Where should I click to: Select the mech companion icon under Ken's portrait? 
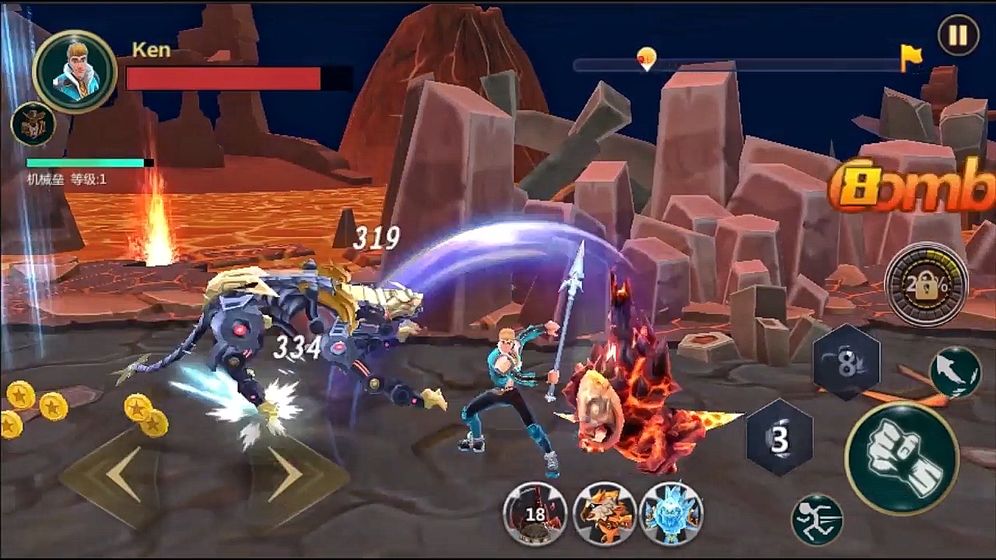32,124
